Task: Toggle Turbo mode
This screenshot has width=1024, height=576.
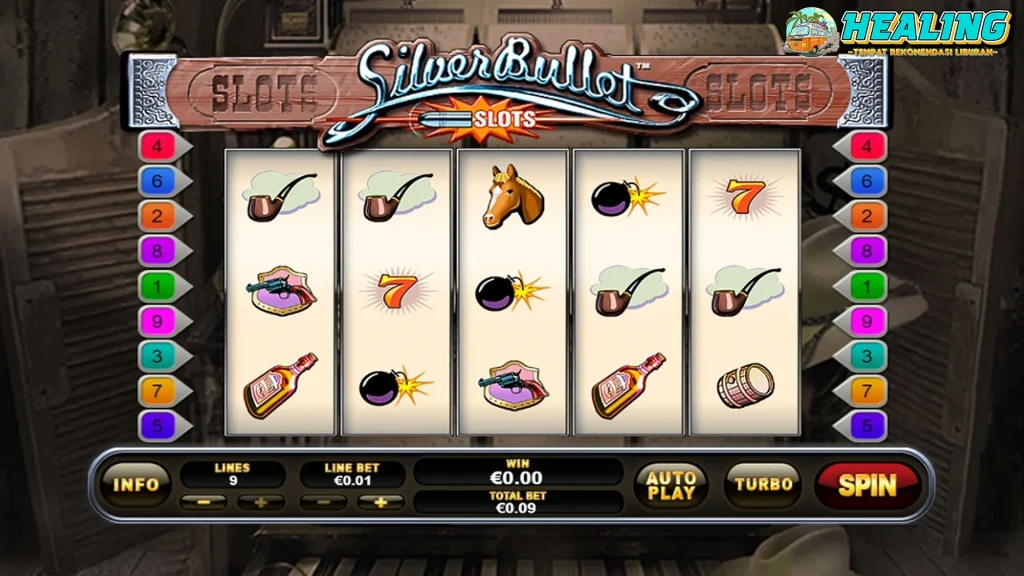Action: pos(763,484)
